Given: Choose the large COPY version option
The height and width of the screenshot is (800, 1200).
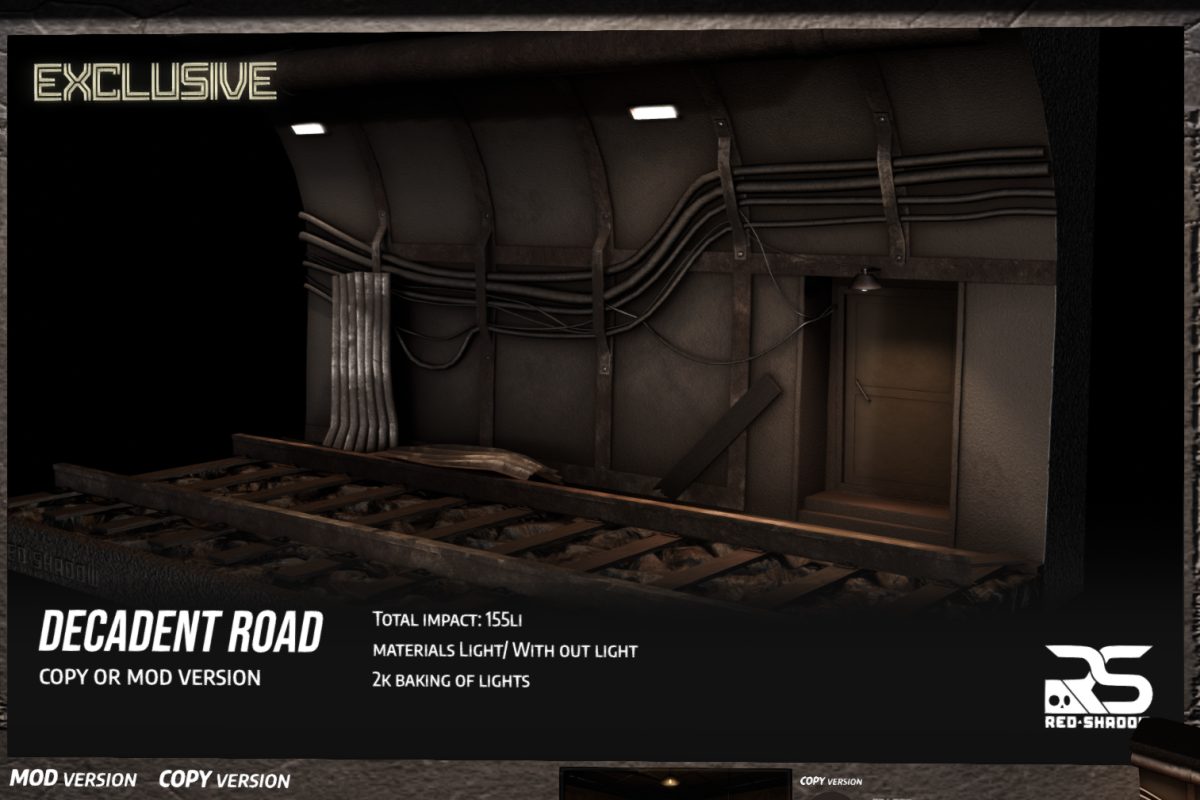Looking at the screenshot, I should point(224,779).
